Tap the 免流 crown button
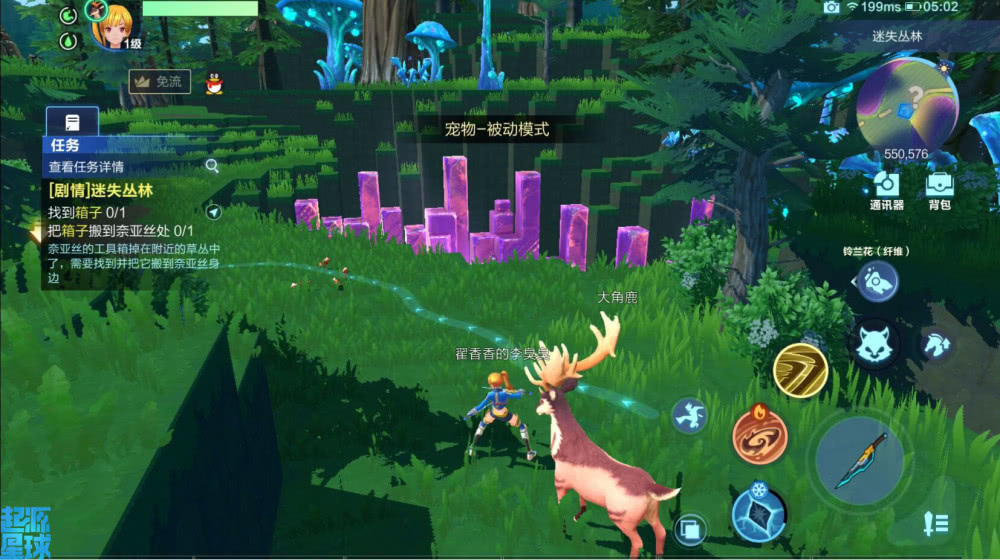Viewport: 1000px width, 560px height. click(x=160, y=82)
